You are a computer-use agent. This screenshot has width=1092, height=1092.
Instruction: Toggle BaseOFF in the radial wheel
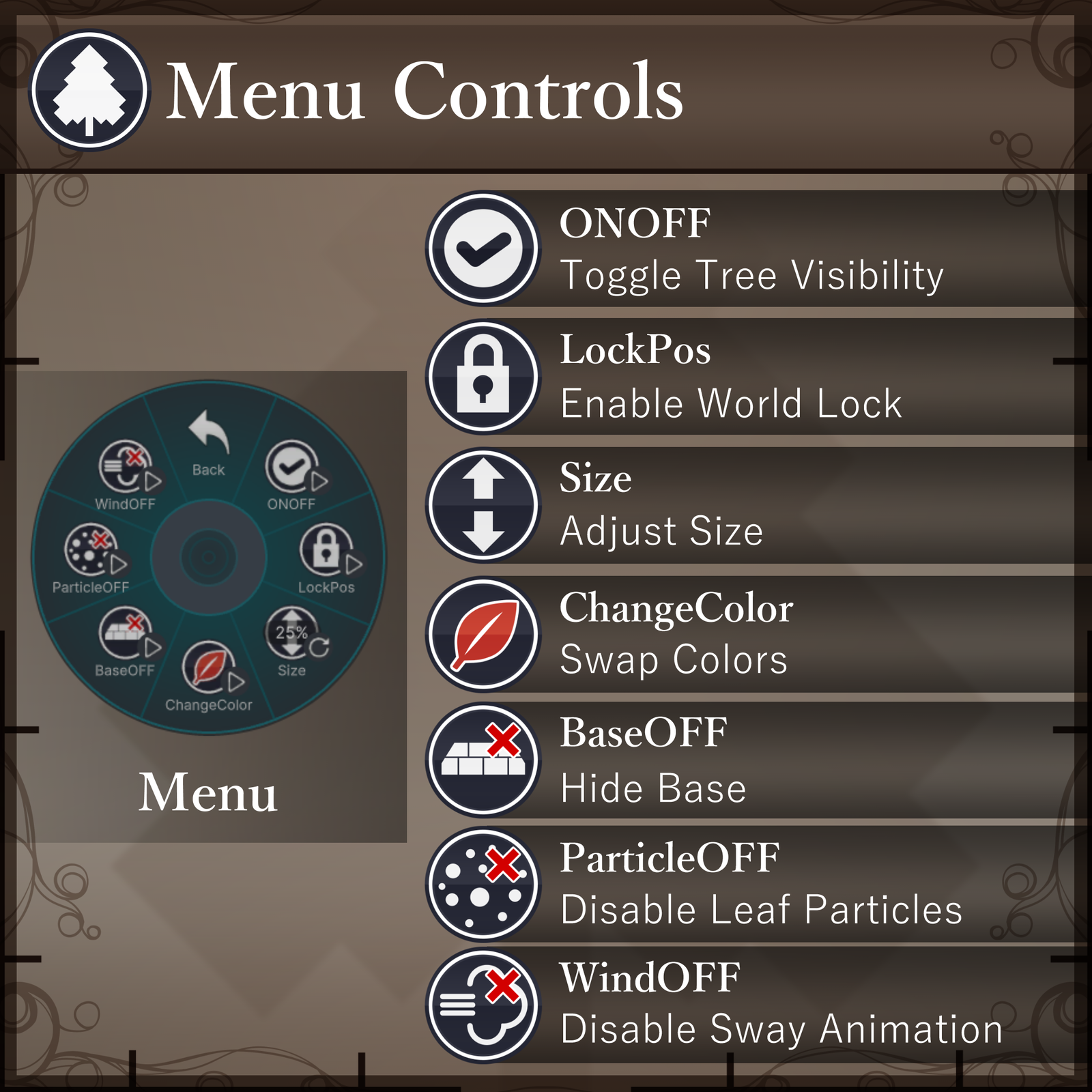pos(126,639)
